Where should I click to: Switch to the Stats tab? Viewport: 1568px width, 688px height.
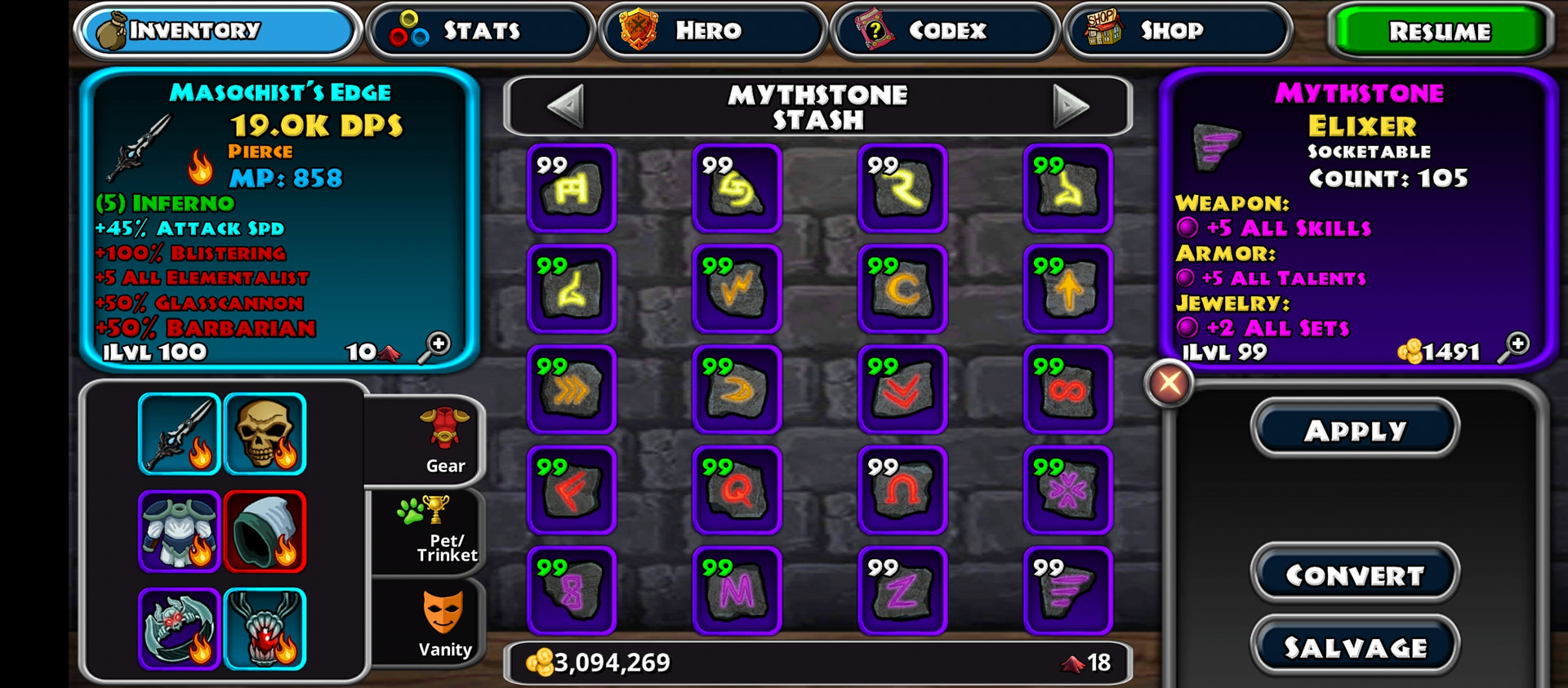(x=480, y=31)
